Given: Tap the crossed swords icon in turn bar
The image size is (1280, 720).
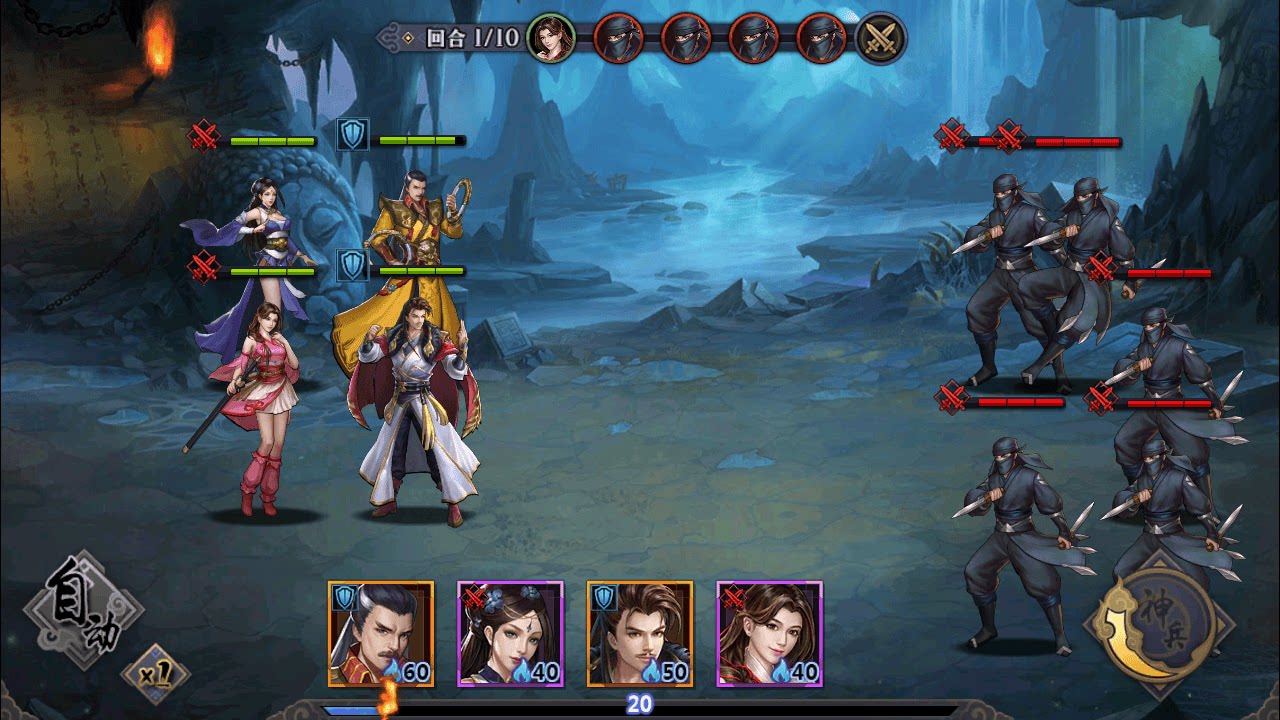Looking at the screenshot, I should pyautogui.click(x=882, y=39).
